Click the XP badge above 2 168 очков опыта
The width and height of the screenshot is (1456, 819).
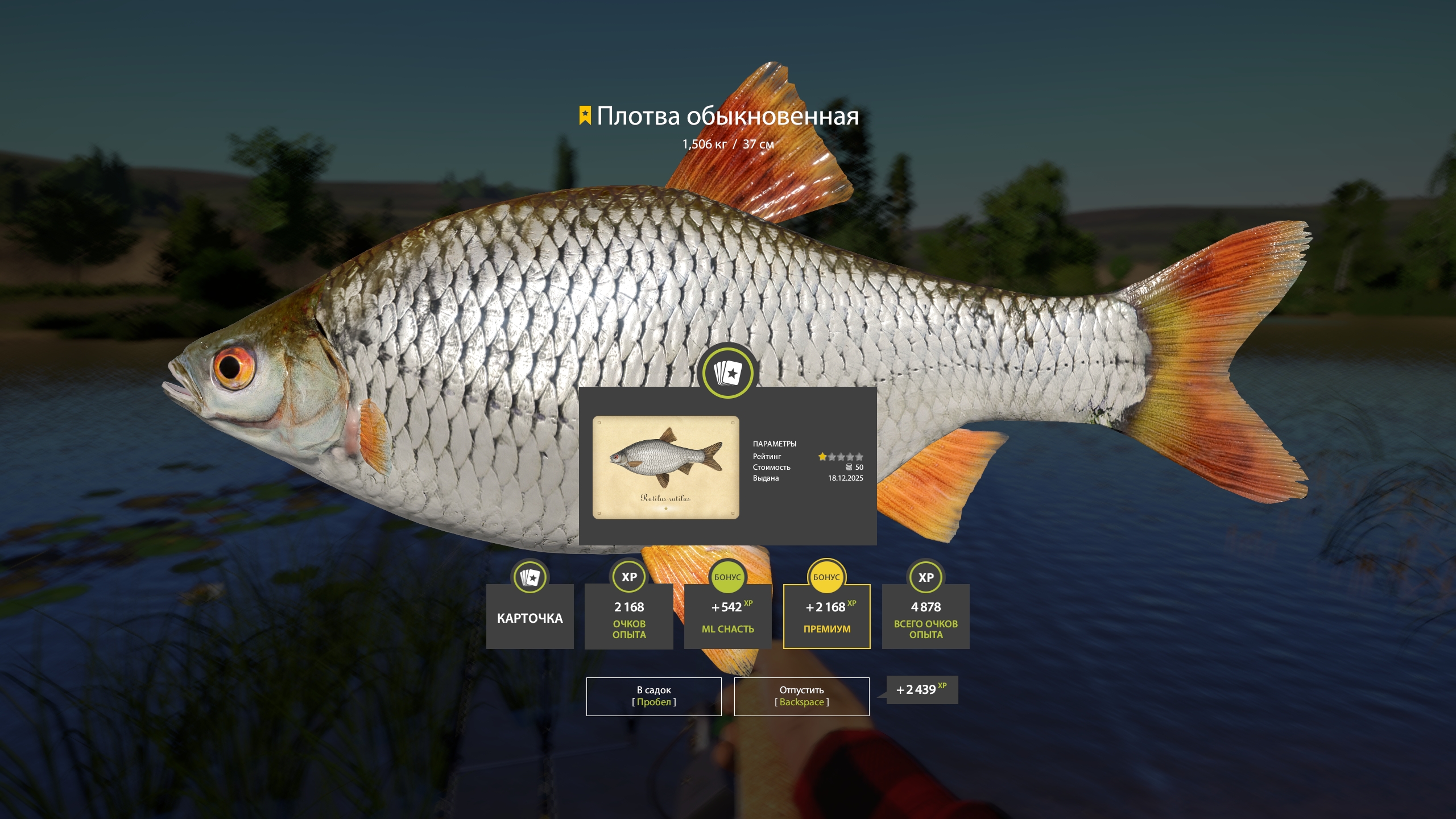click(x=628, y=576)
